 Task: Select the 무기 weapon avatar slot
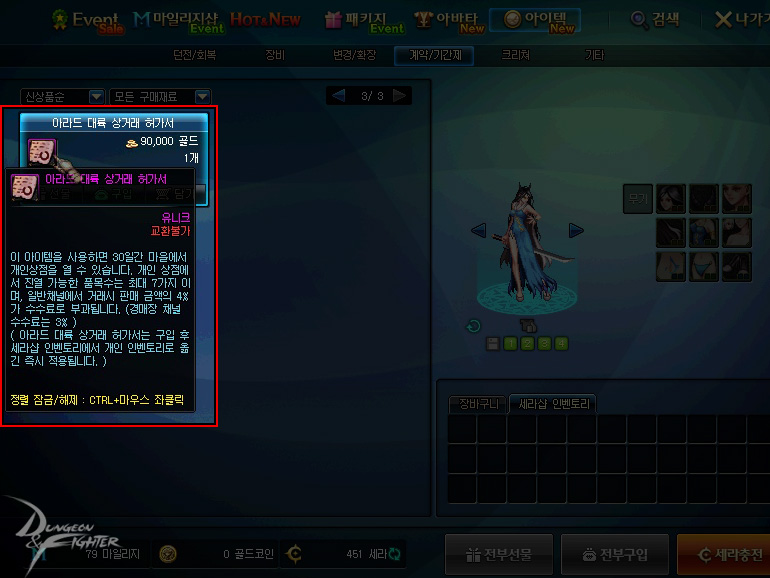pyautogui.click(x=637, y=198)
